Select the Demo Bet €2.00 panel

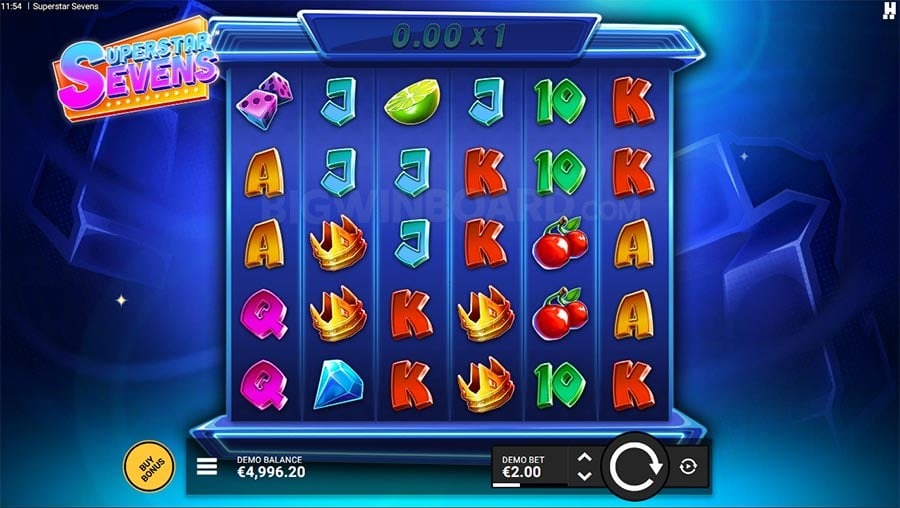click(529, 466)
